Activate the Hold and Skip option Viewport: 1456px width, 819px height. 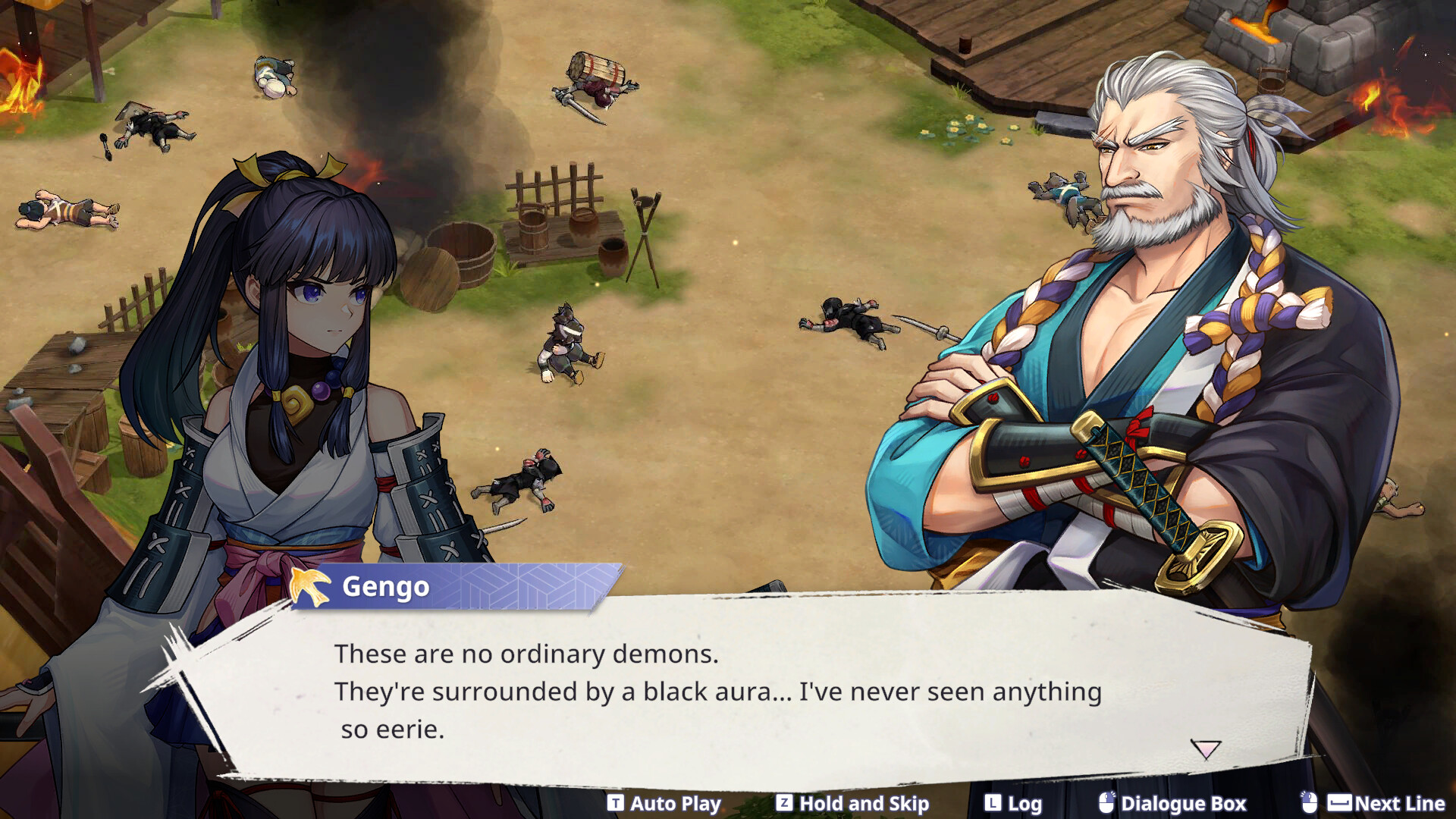coord(853,803)
